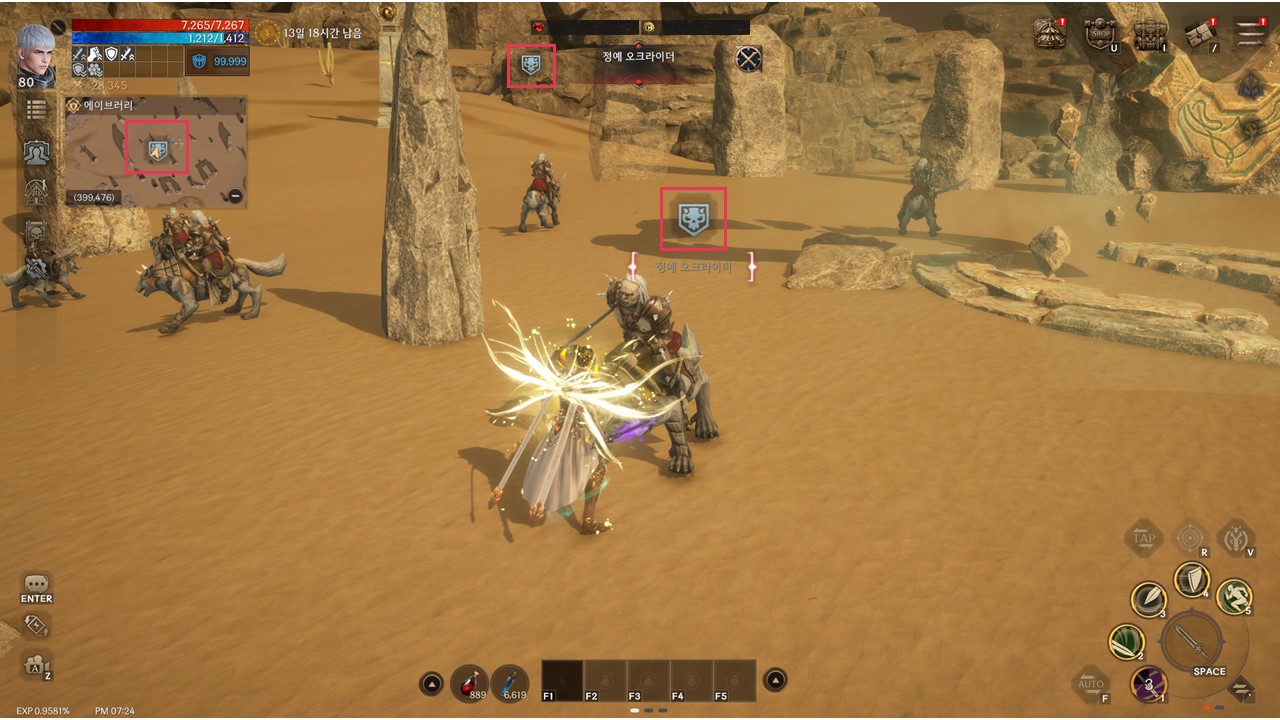
Task: Open the chat bubble button
Action: [x=37, y=584]
